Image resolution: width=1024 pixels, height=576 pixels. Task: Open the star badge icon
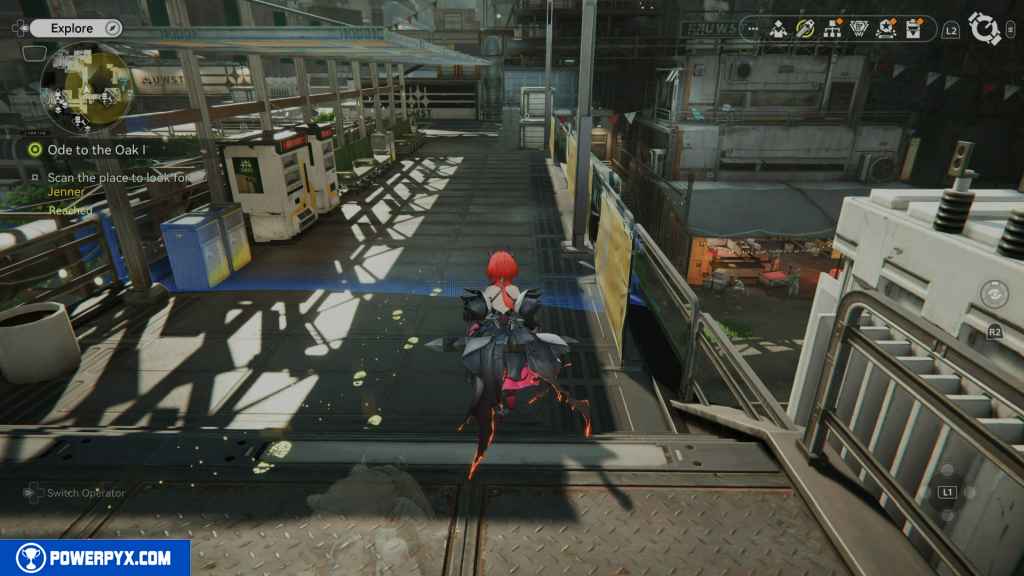point(885,29)
